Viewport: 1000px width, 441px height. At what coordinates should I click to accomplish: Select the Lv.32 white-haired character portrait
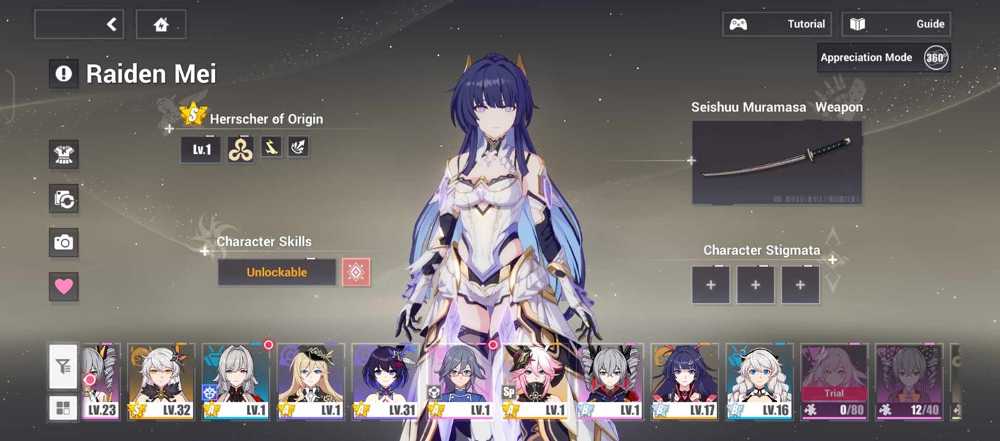161,381
